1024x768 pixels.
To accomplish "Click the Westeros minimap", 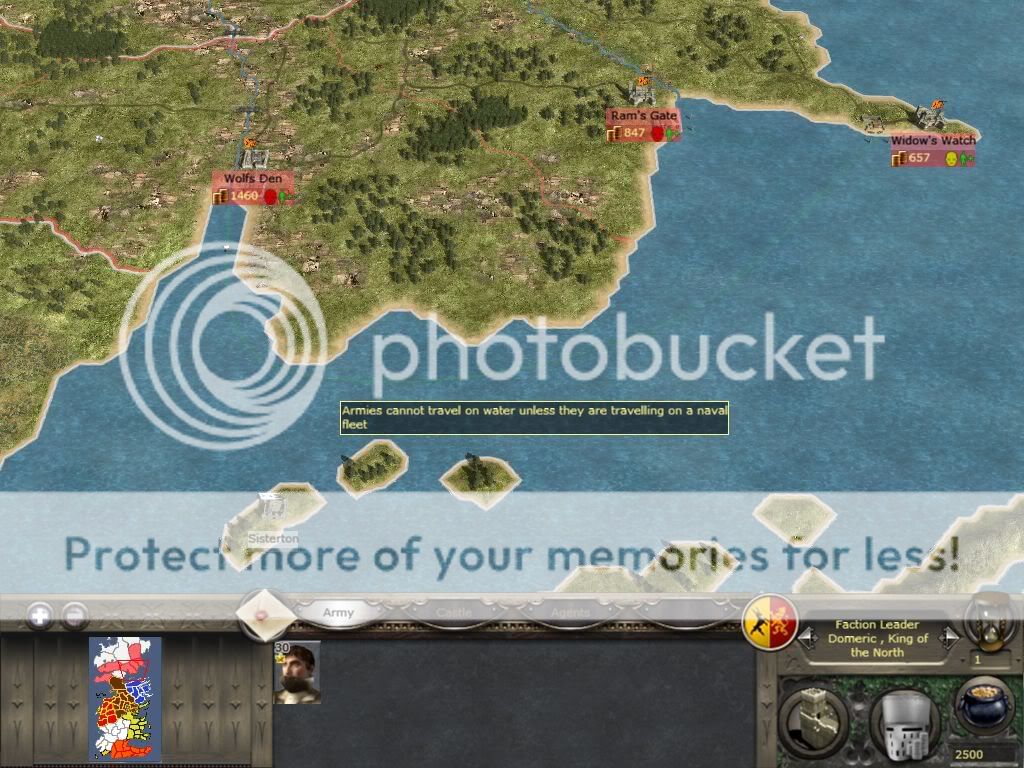I will pyautogui.click(x=125, y=697).
